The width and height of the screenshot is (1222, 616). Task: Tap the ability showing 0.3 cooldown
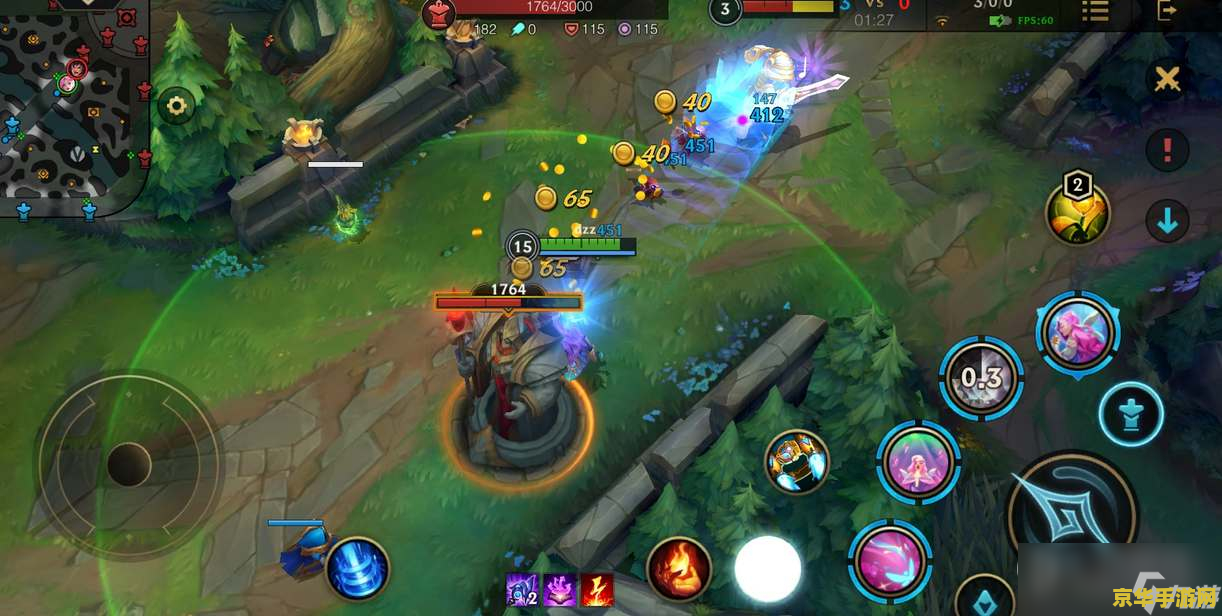point(981,378)
